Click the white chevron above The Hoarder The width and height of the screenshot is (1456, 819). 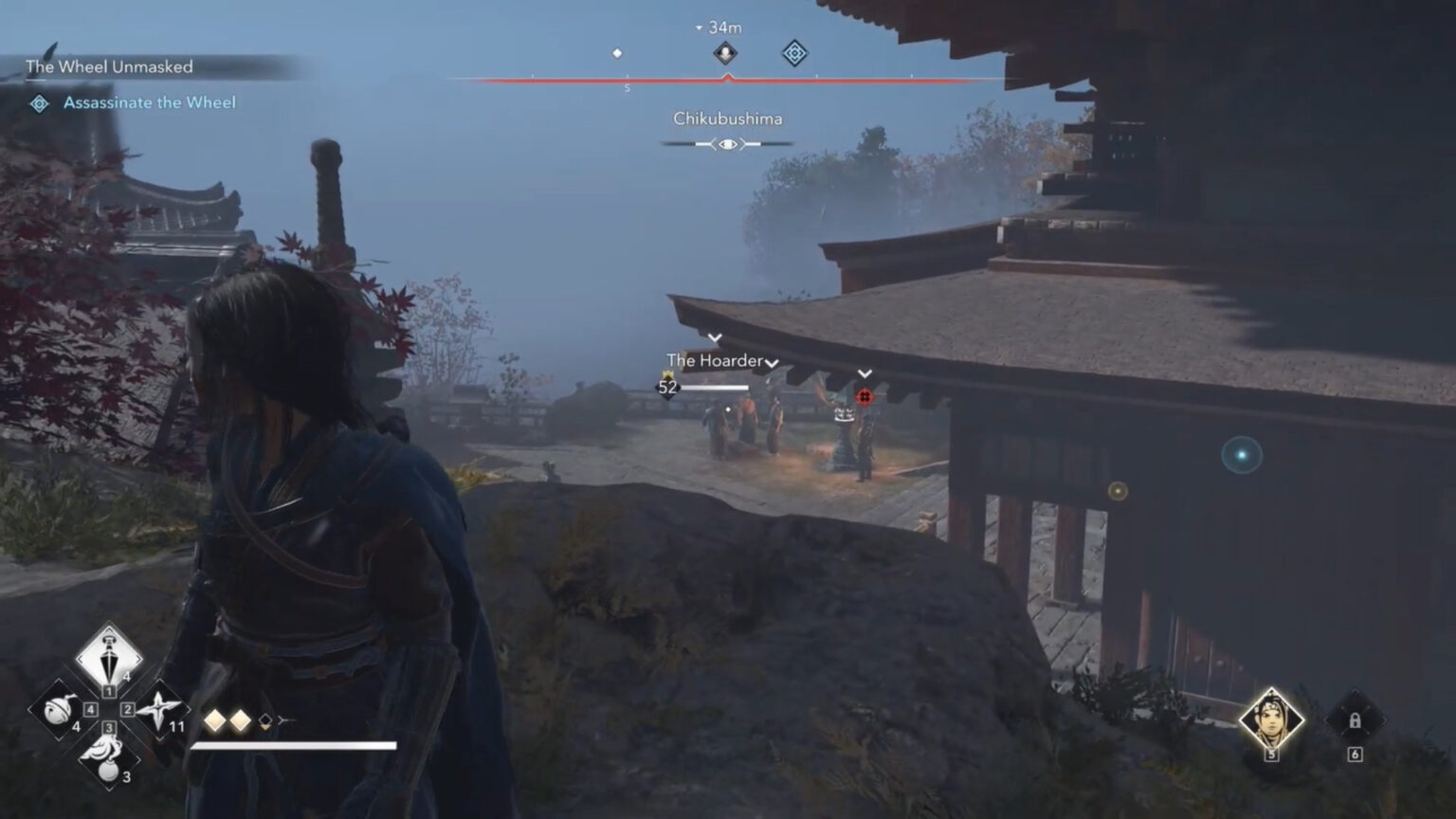coord(716,338)
